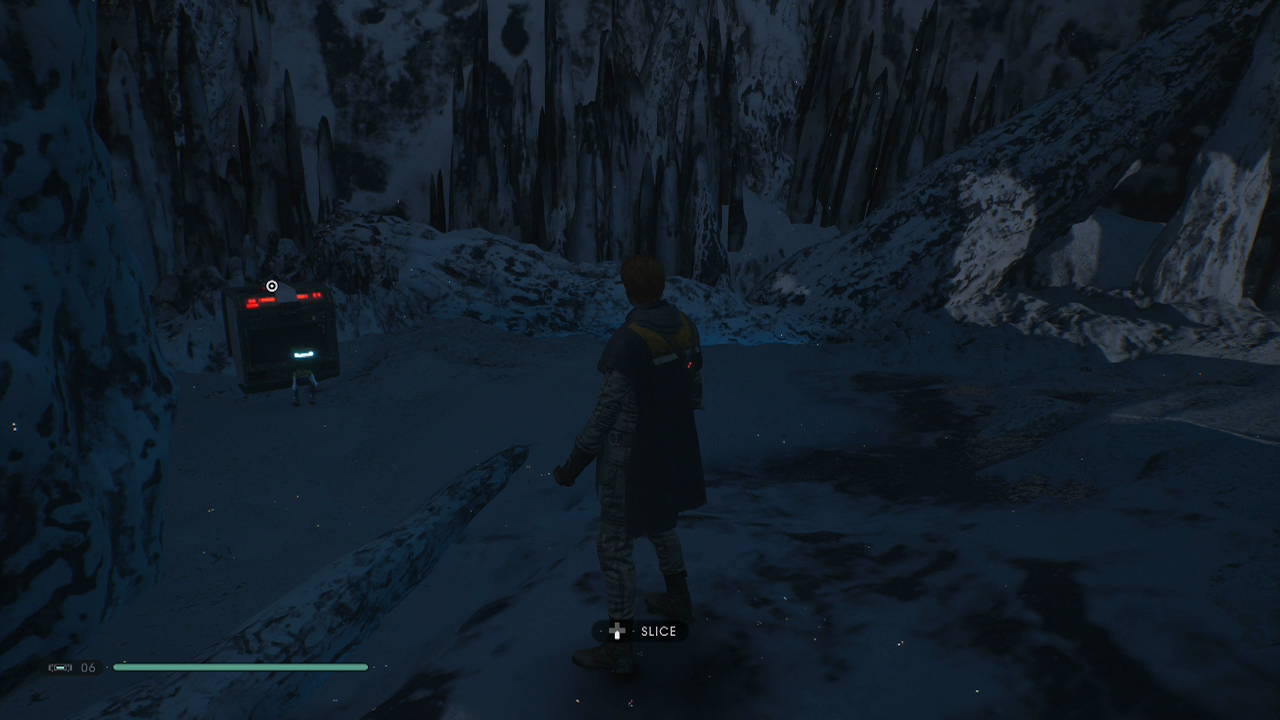Toggle the red indicator light on Cal's backpack
The width and height of the screenshot is (1280, 720).
pos(688,366)
